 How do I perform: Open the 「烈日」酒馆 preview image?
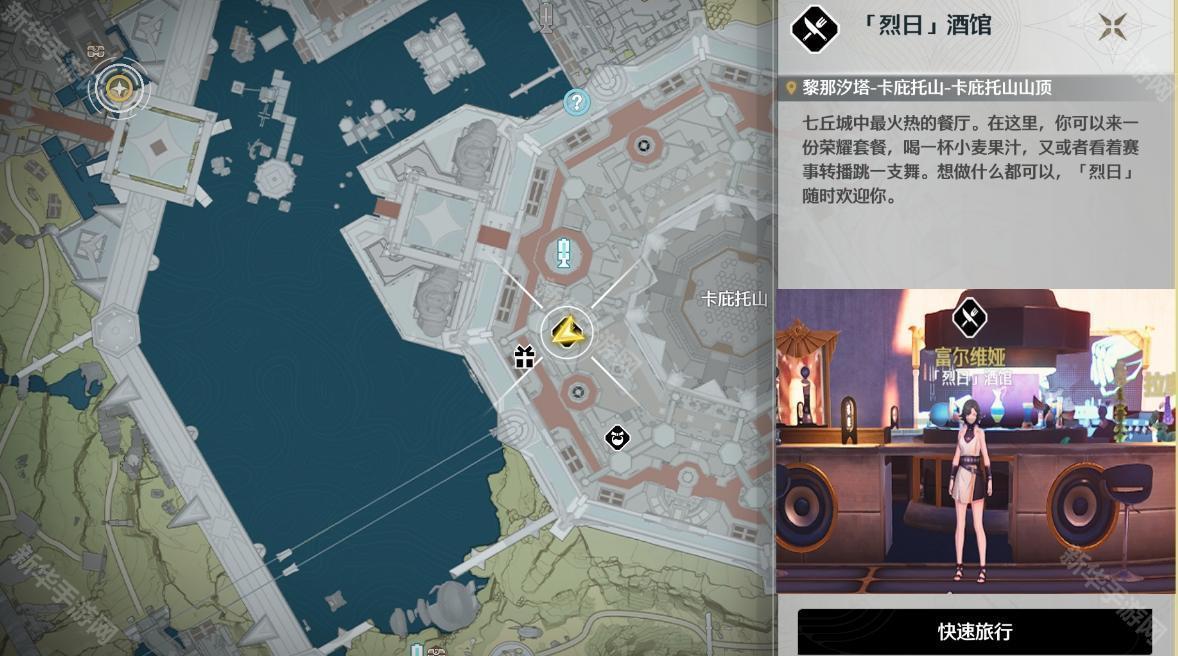[975, 441]
